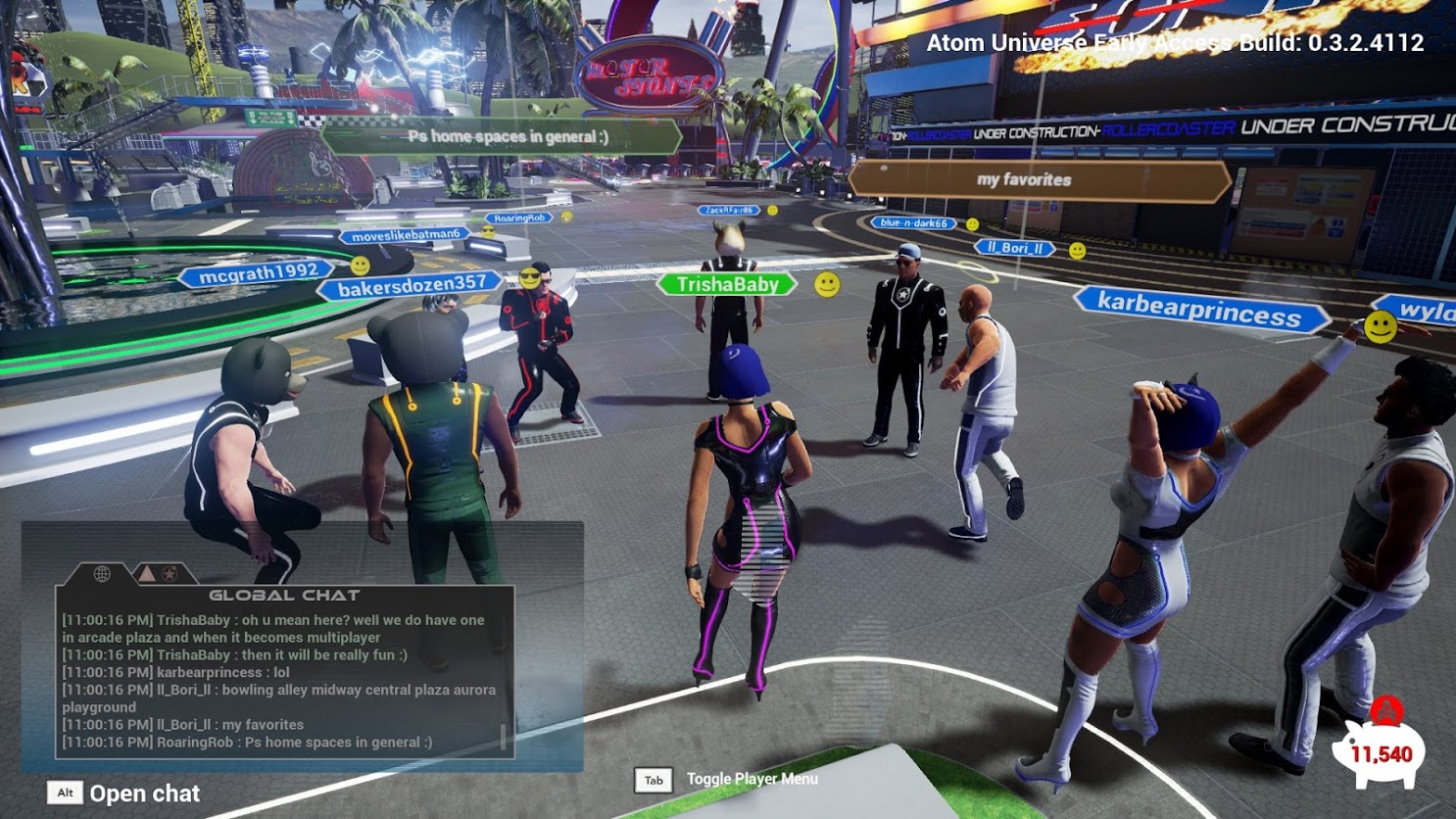
Task: Open the piggy bank currency icon
Action: [1380, 751]
